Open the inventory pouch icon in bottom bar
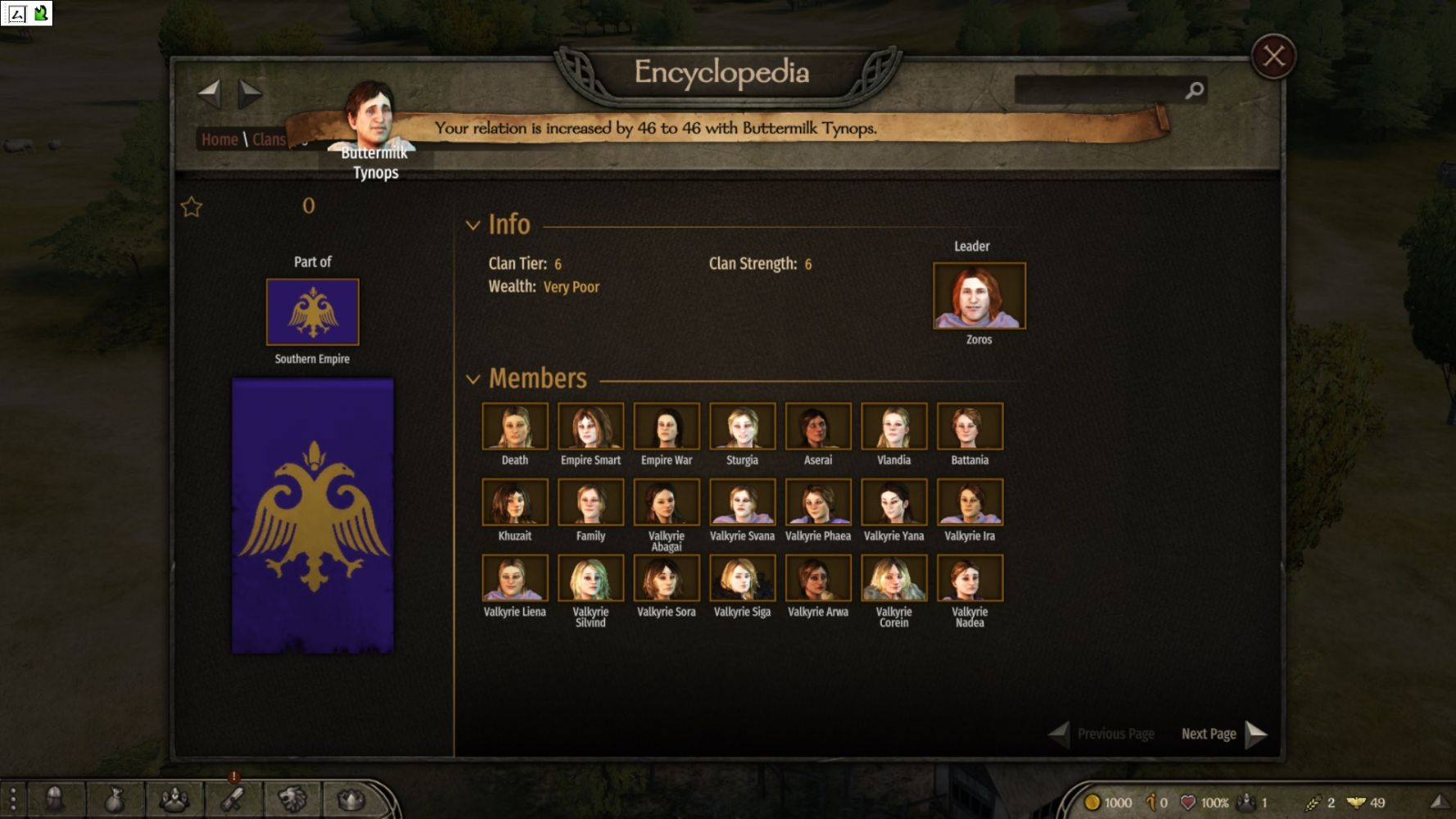1456x819 pixels. click(115, 799)
